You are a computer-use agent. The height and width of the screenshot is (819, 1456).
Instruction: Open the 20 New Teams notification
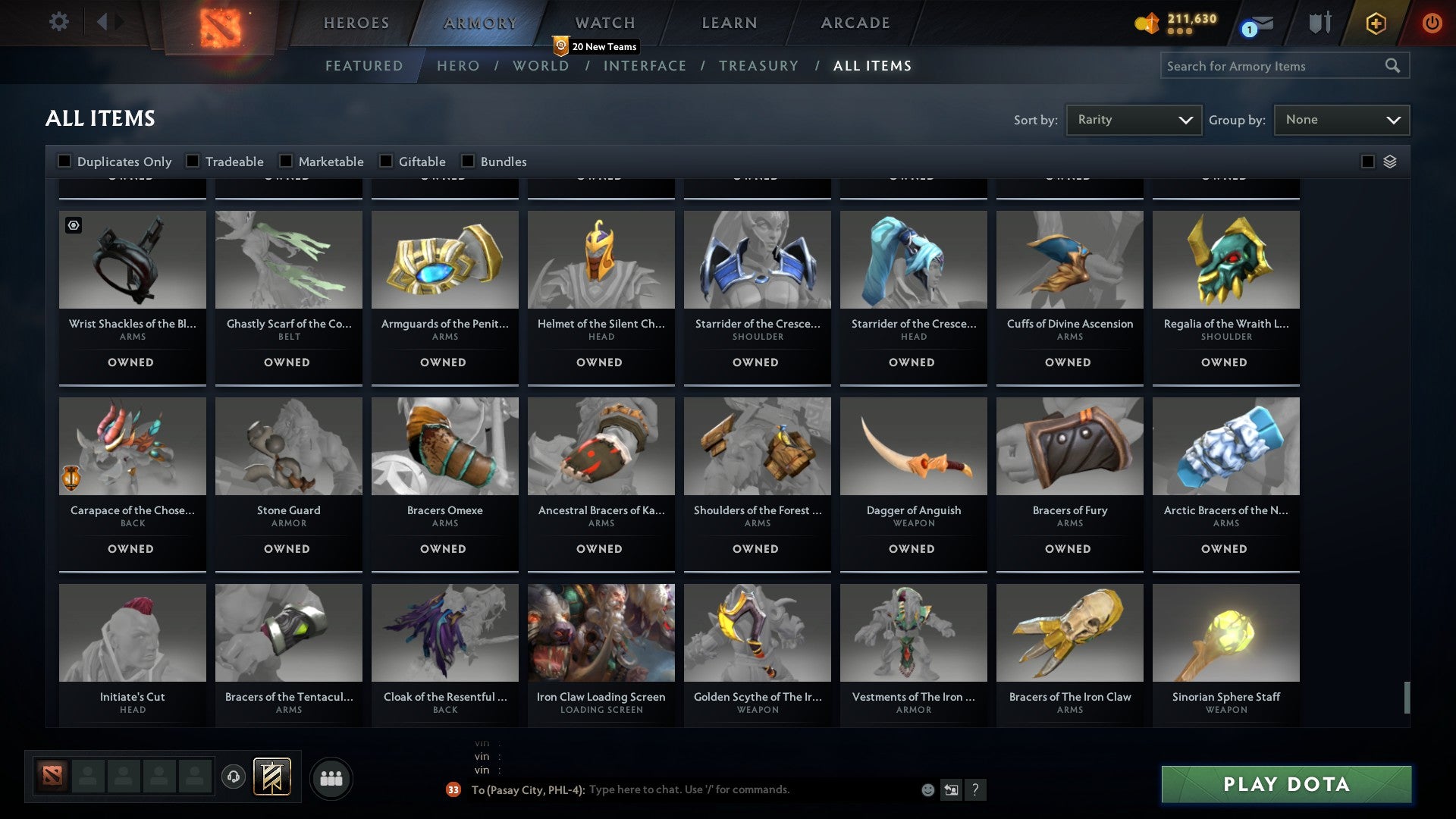pyautogui.click(x=596, y=46)
